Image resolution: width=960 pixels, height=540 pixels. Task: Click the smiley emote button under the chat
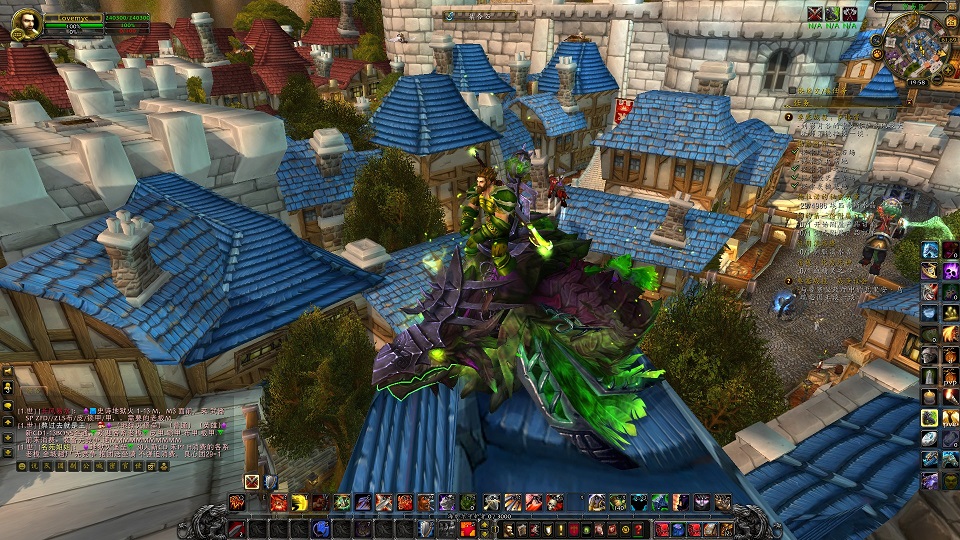[x=22, y=466]
